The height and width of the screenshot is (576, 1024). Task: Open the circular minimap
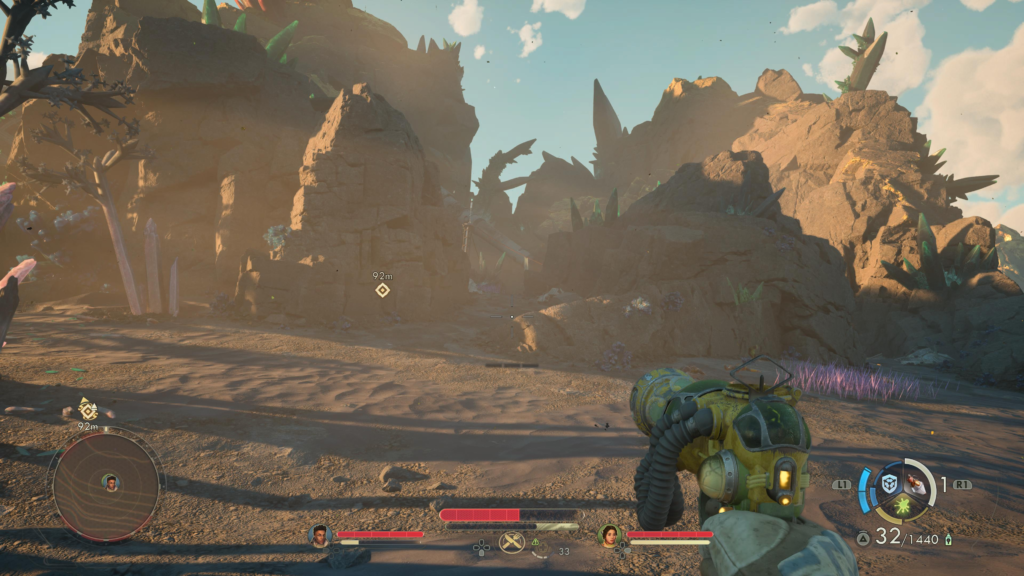tap(106, 484)
